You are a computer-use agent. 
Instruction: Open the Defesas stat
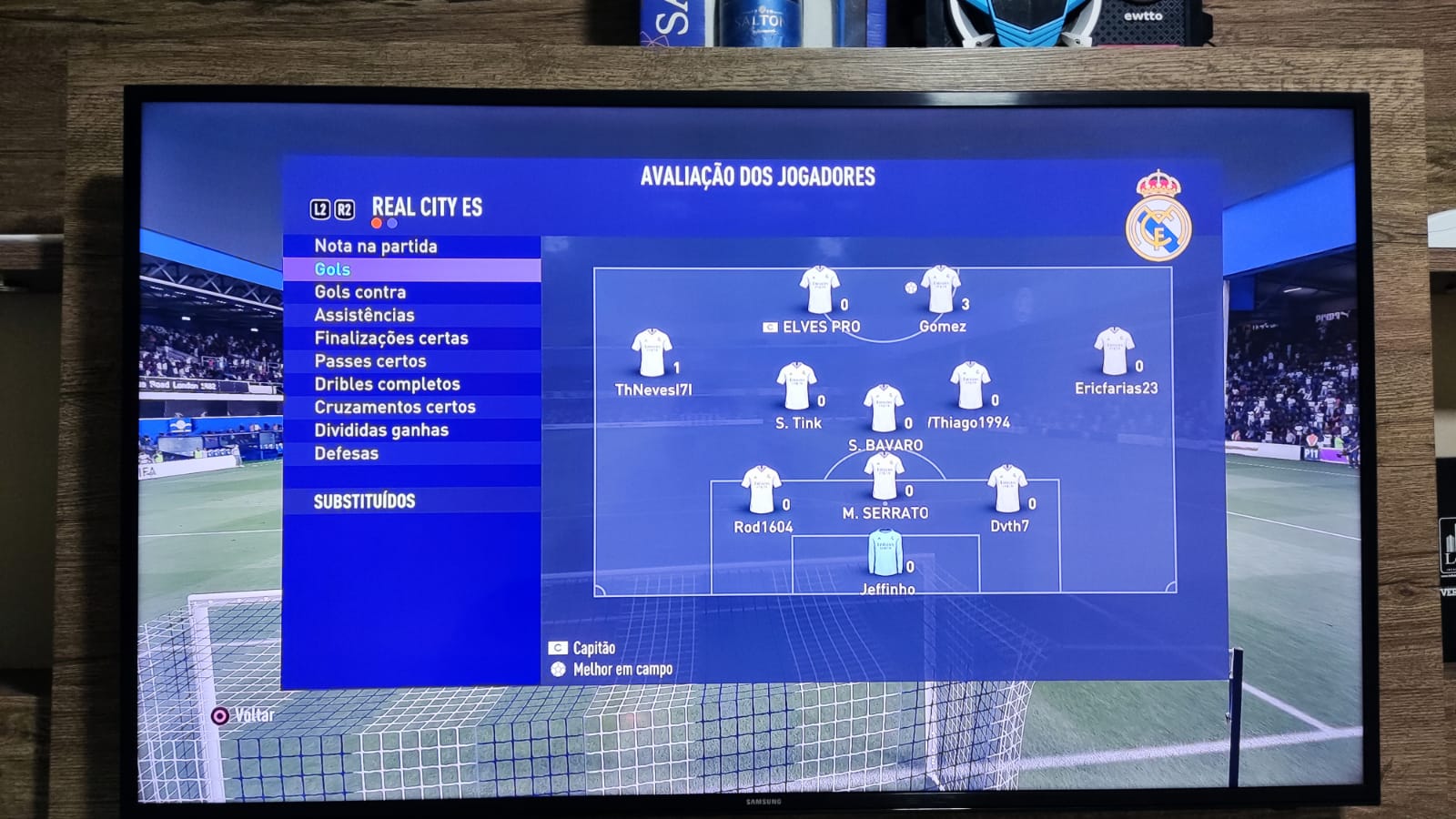tap(347, 453)
